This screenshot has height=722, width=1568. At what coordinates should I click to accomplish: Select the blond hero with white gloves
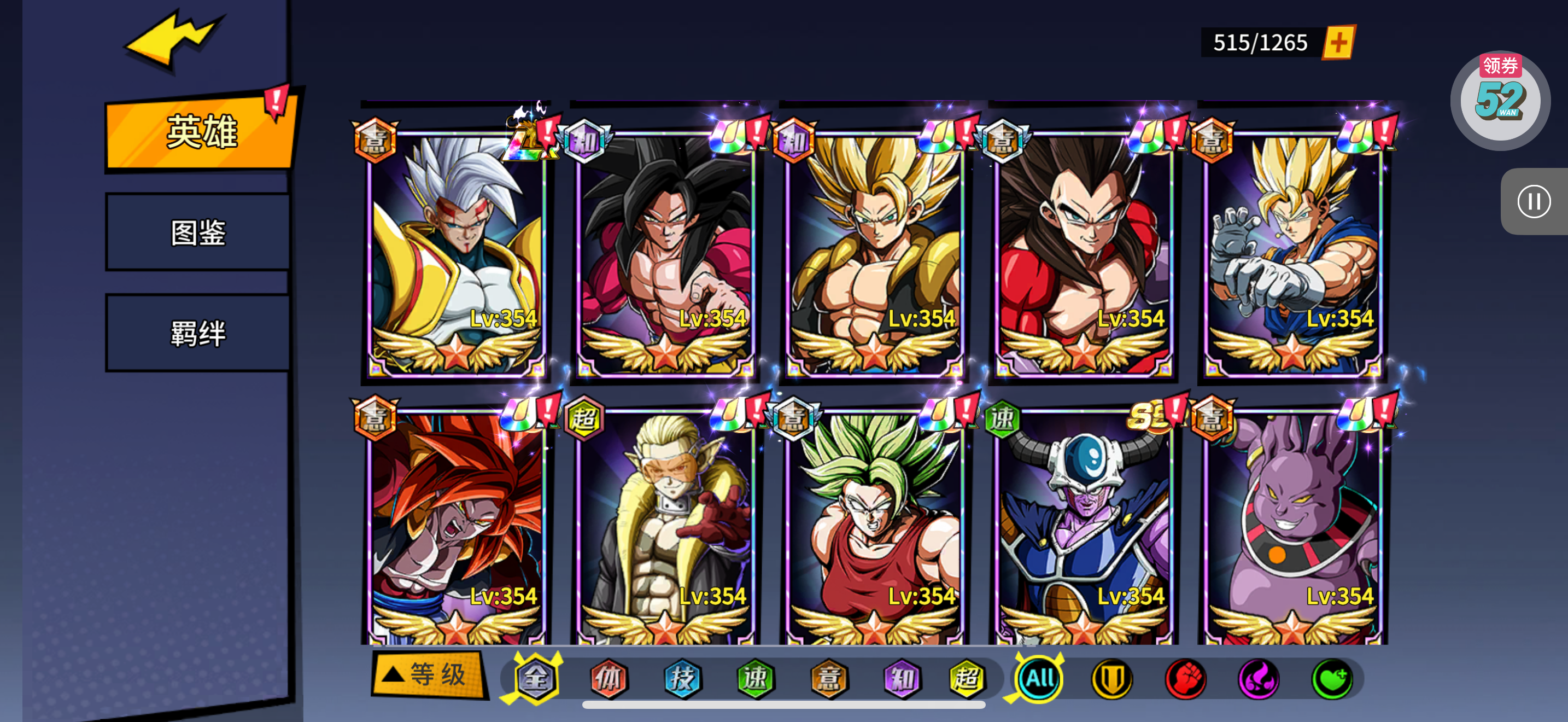[1292, 249]
